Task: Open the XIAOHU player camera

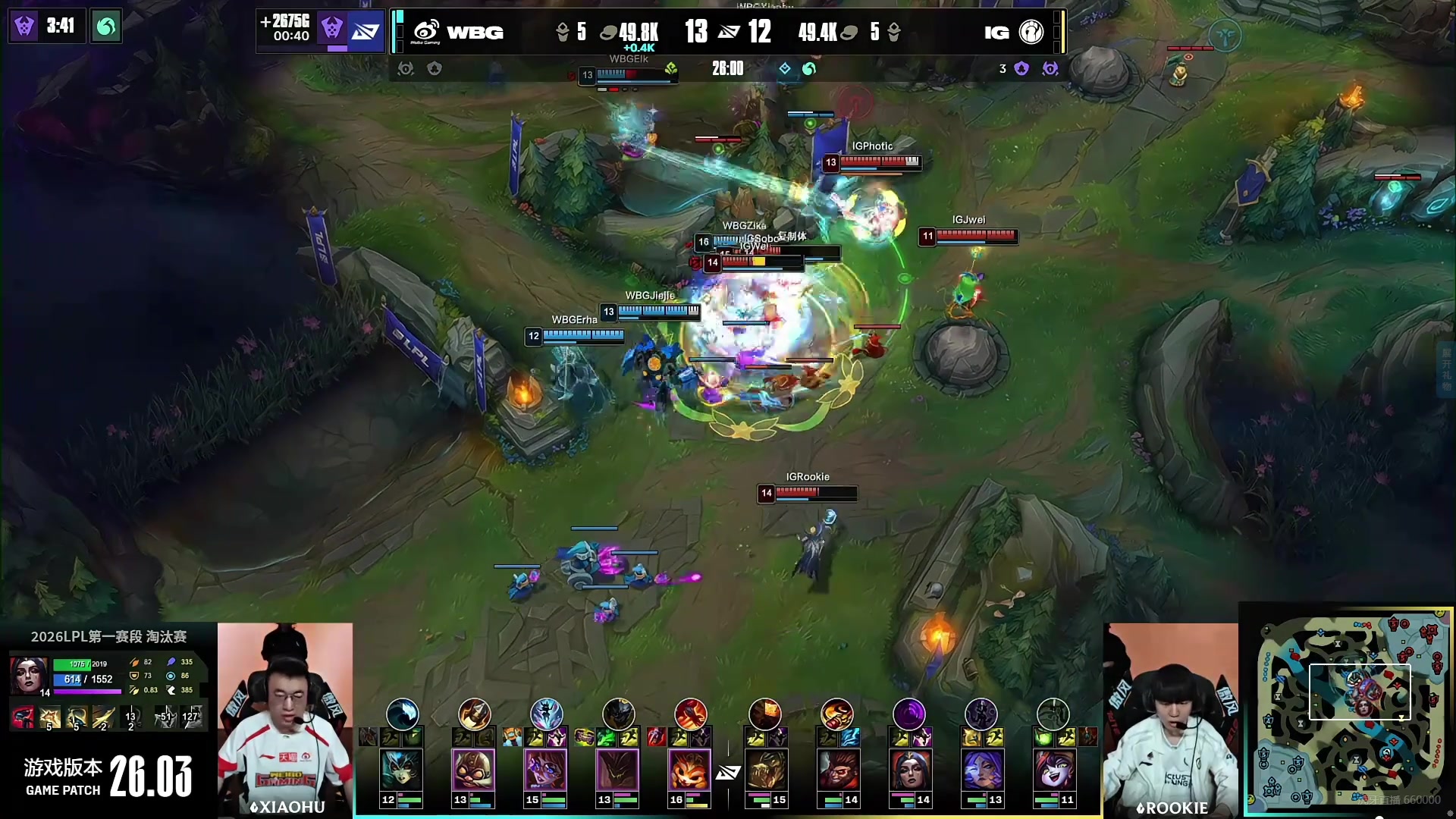Action: coord(285,719)
